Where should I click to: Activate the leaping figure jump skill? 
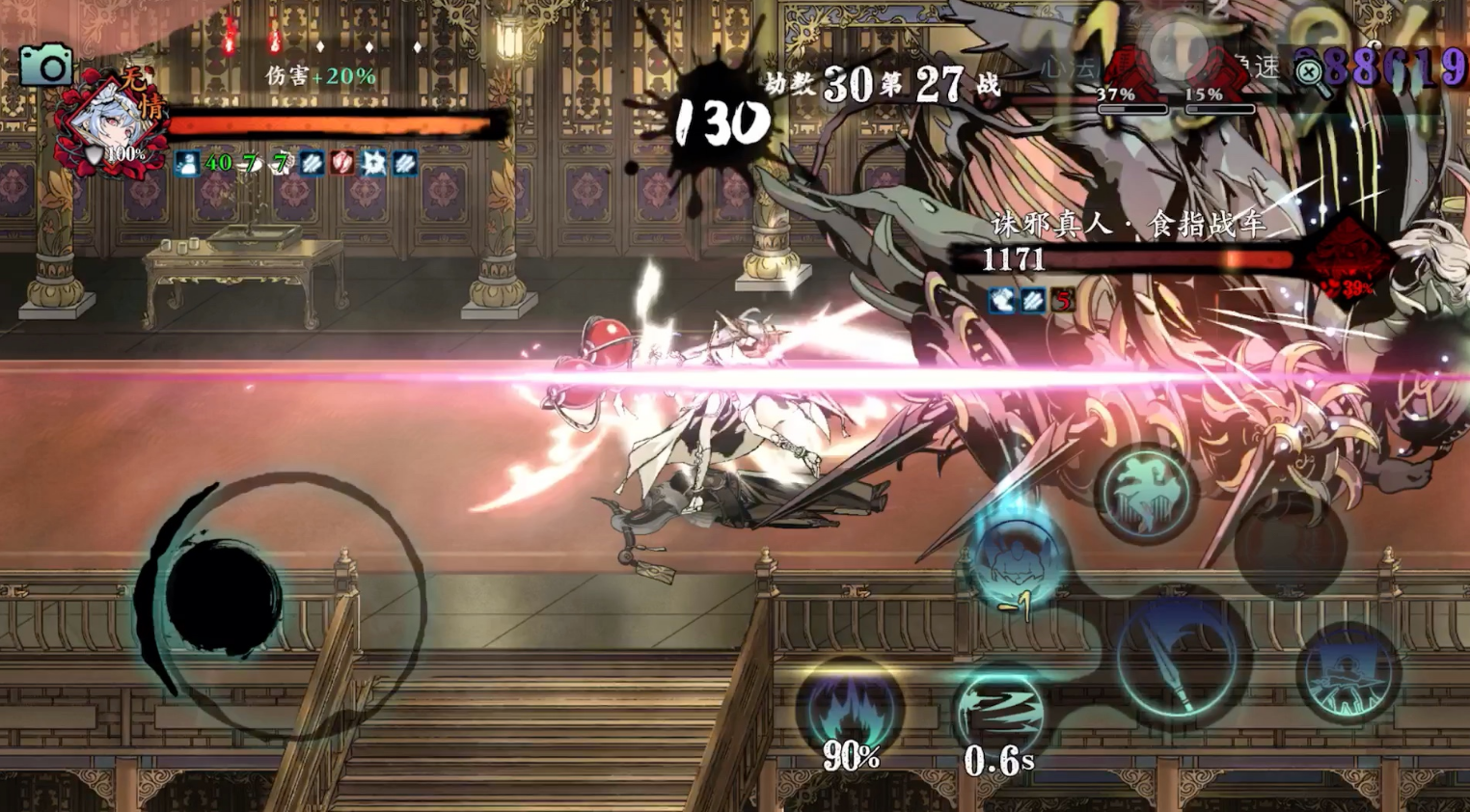1145,494
